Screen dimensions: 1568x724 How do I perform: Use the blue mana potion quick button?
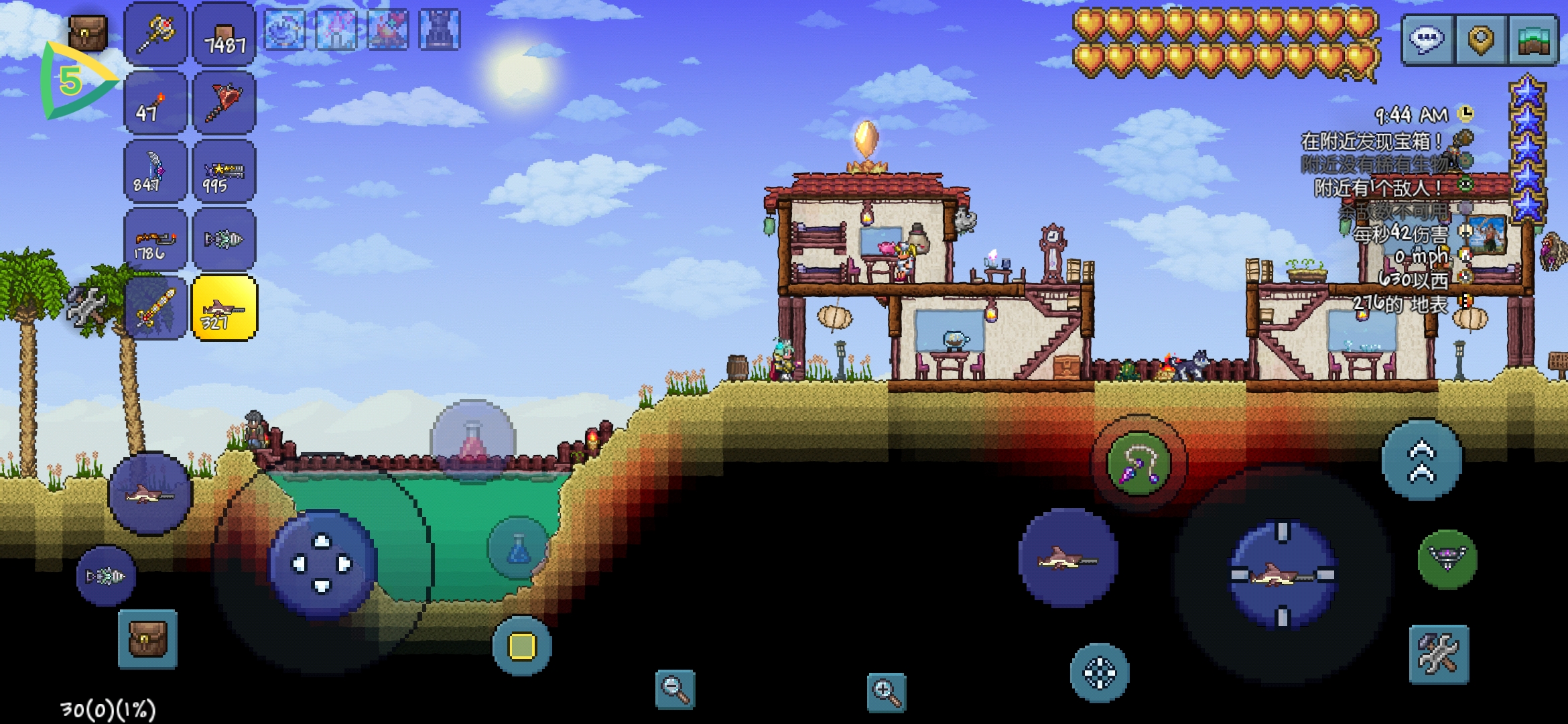tap(518, 548)
